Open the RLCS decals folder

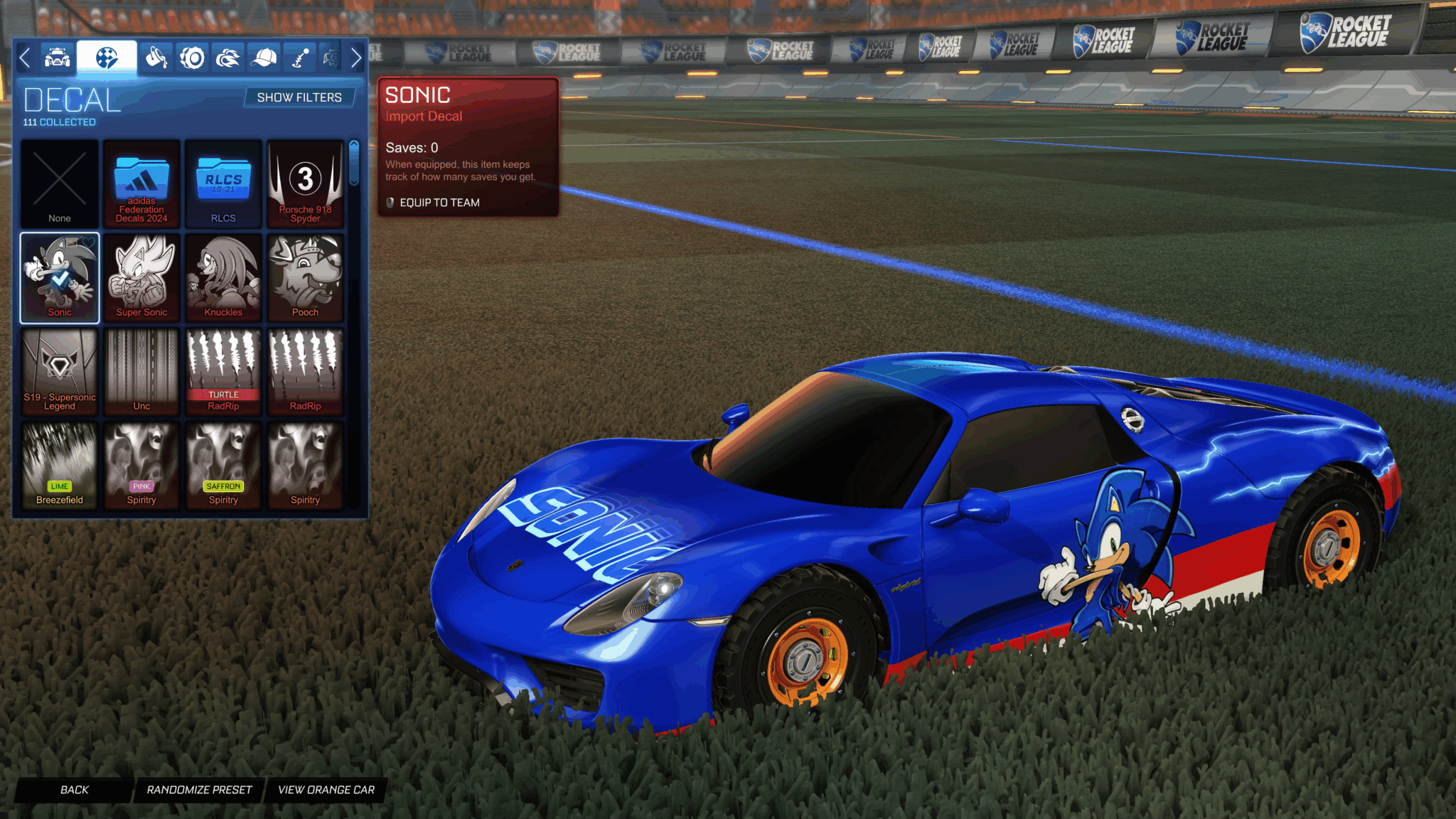point(223,183)
